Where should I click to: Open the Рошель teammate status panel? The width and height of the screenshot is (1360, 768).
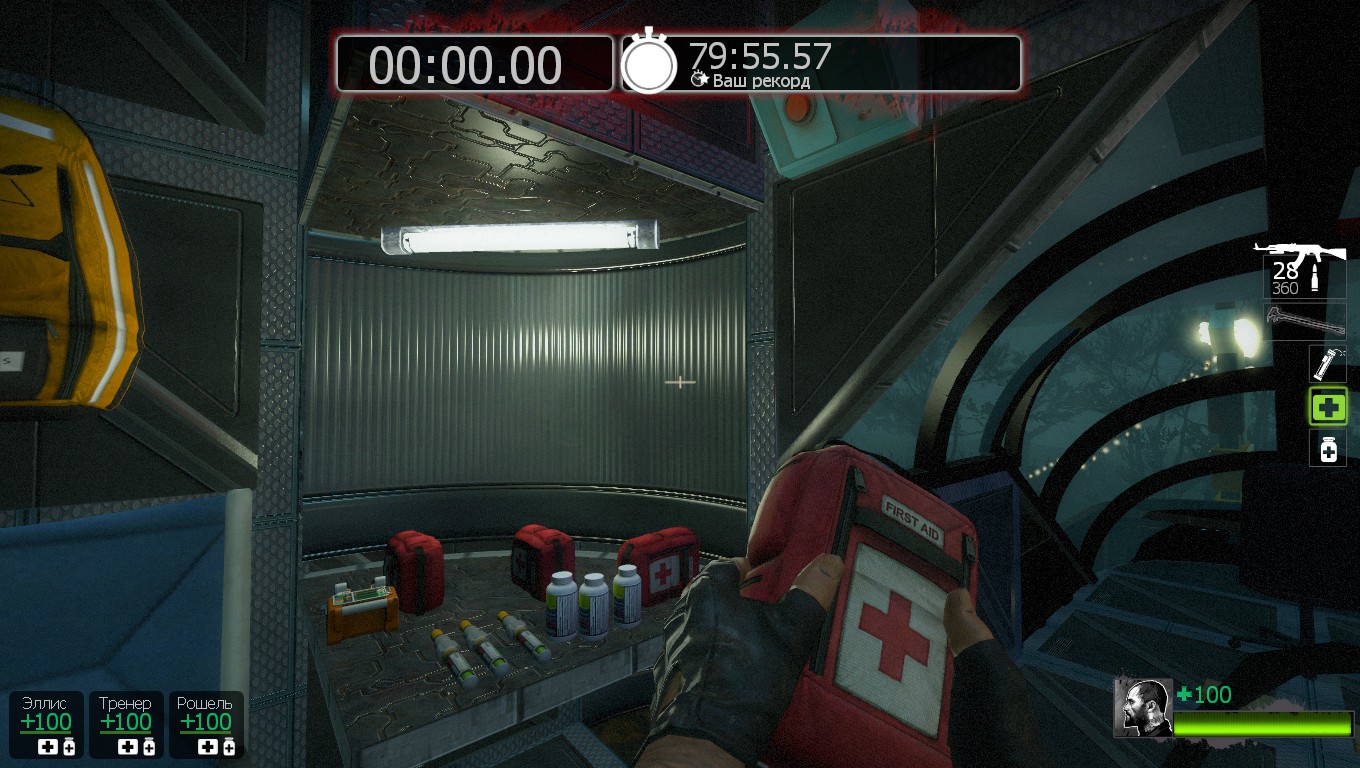(x=205, y=724)
